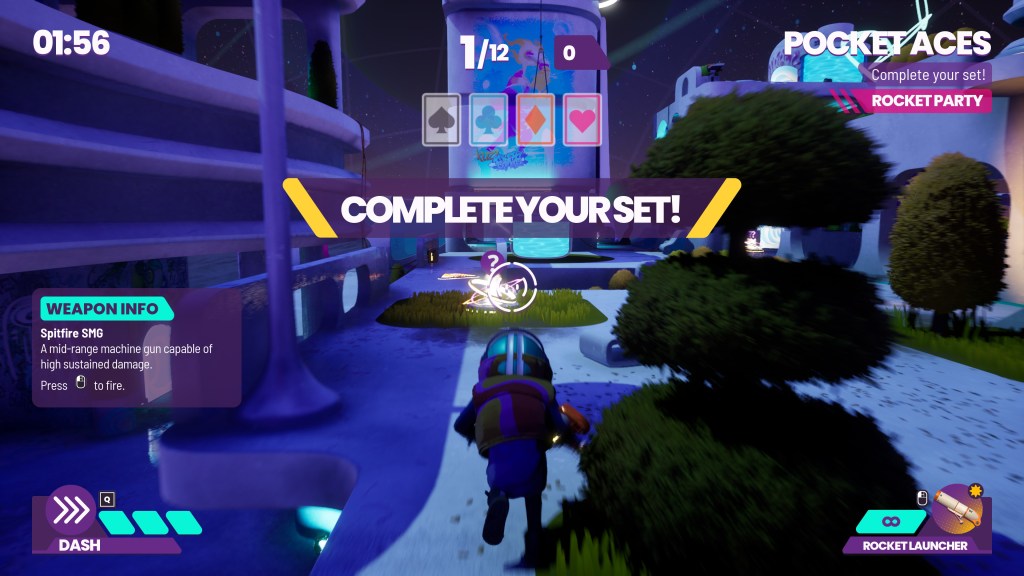1024x576 pixels.
Task: Open the Weapon Info panel for Spitfire SMG
Action: (x=137, y=348)
